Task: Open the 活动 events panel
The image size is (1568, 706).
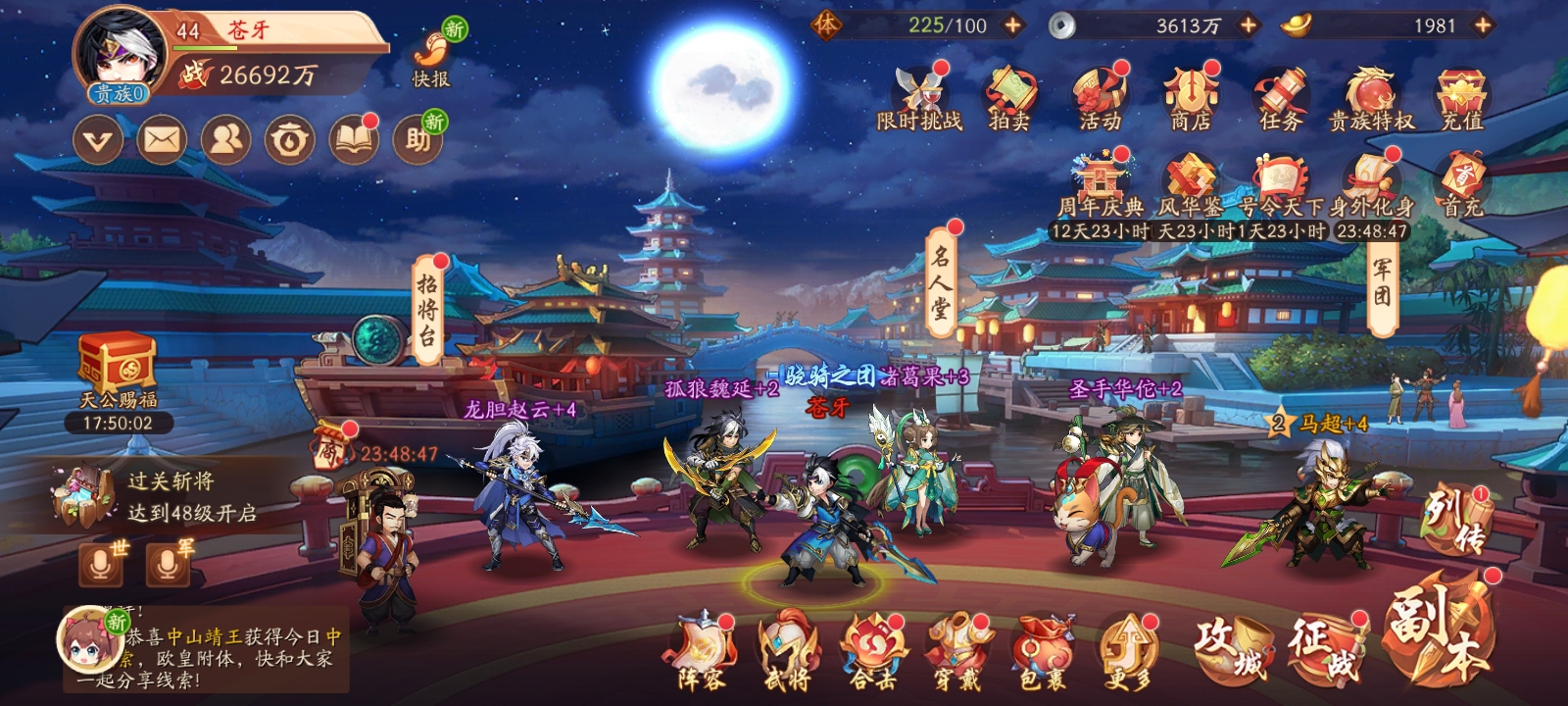Action: coord(1100,98)
